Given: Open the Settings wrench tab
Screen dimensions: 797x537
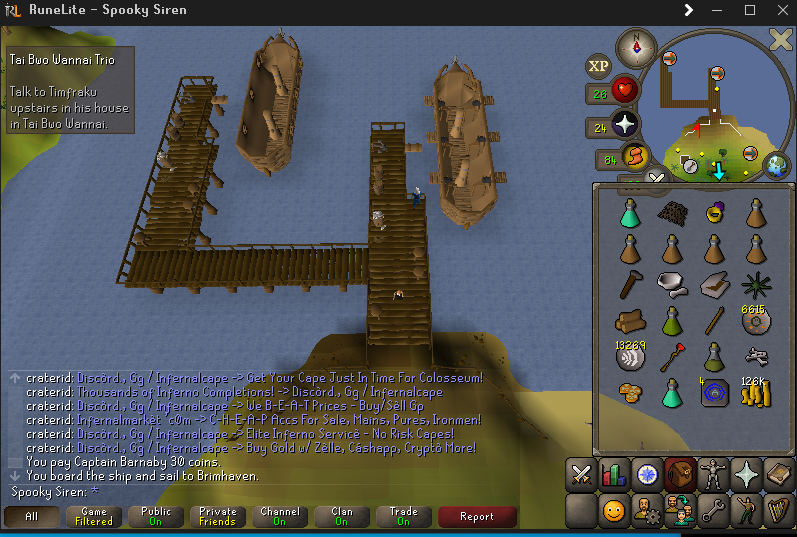Looking at the screenshot, I should [713, 511].
